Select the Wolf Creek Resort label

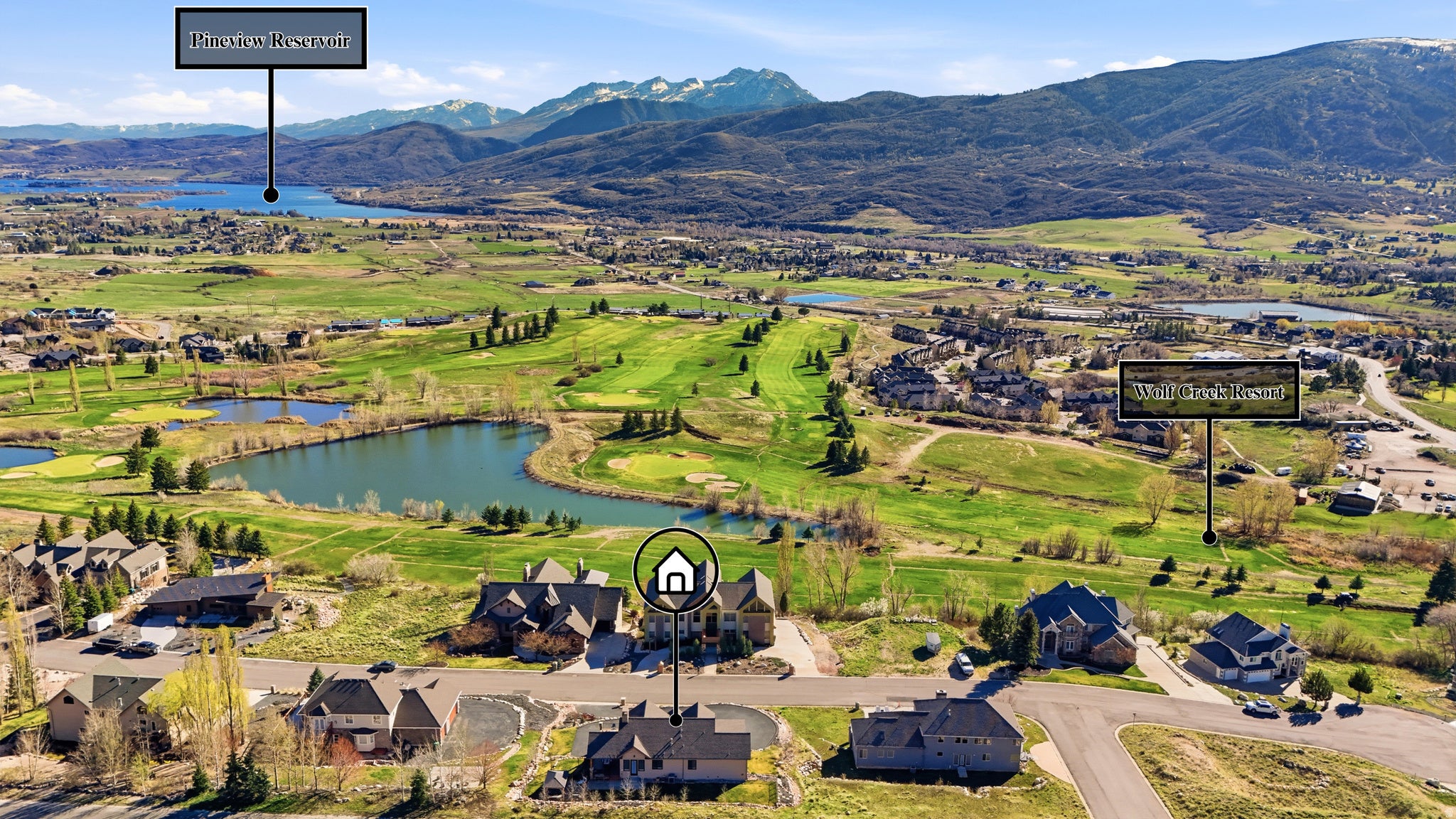coord(1209,390)
